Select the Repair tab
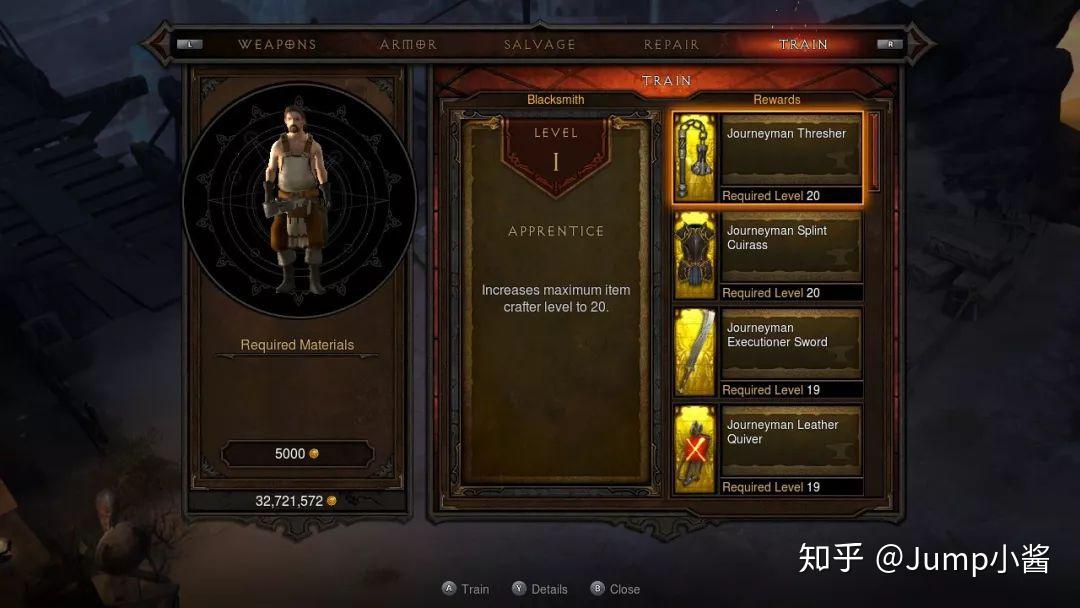The height and width of the screenshot is (608, 1080). point(672,44)
